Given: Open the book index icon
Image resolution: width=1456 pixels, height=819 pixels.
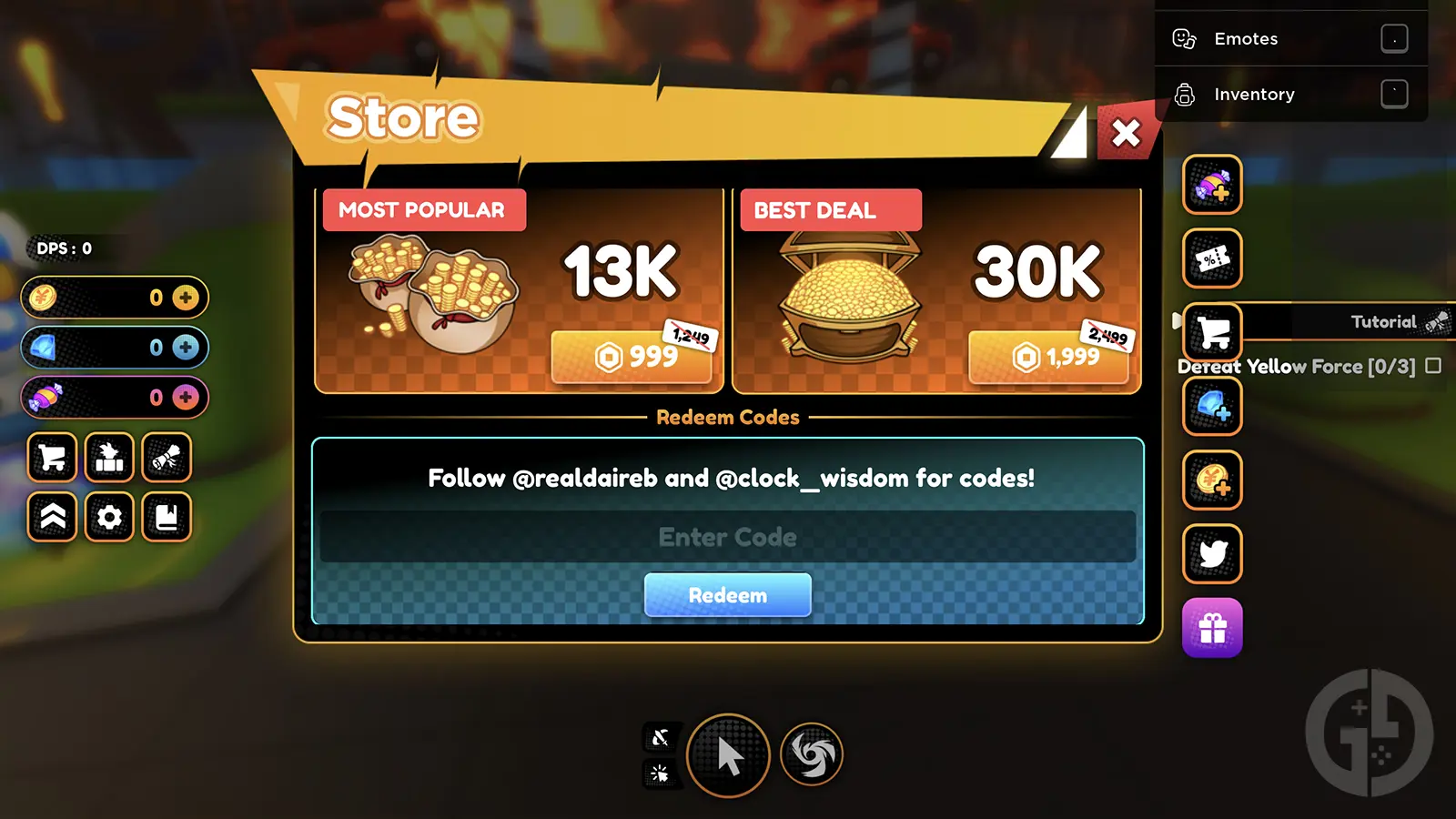Looking at the screenshot, I should [167, 519].
